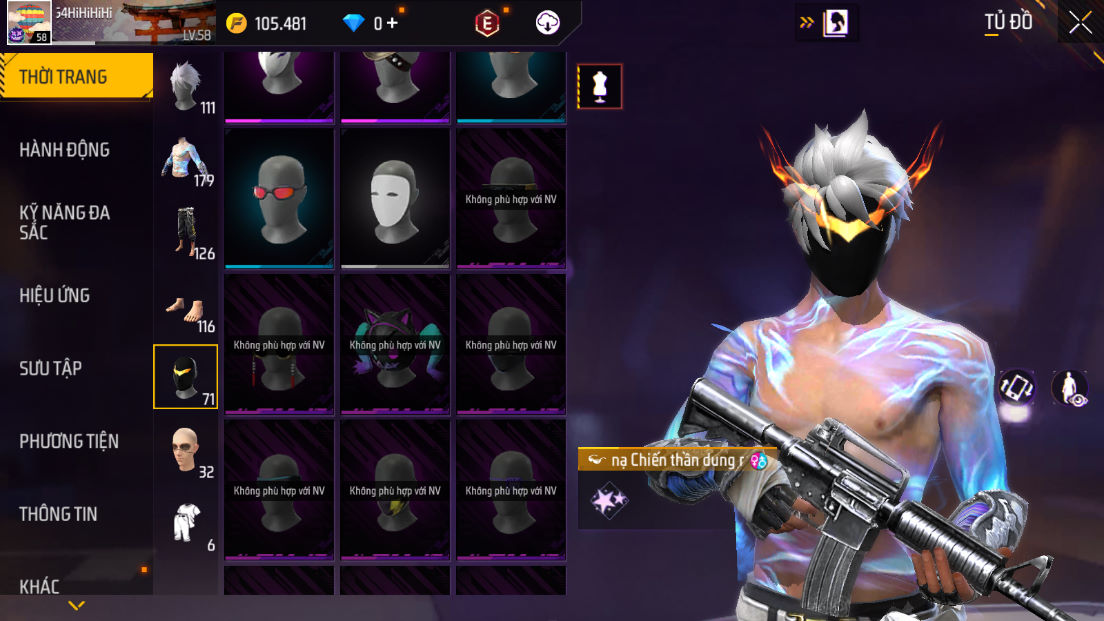Go to the SƯU TẬP tab

pyautogui.click(x=51, y=369)
